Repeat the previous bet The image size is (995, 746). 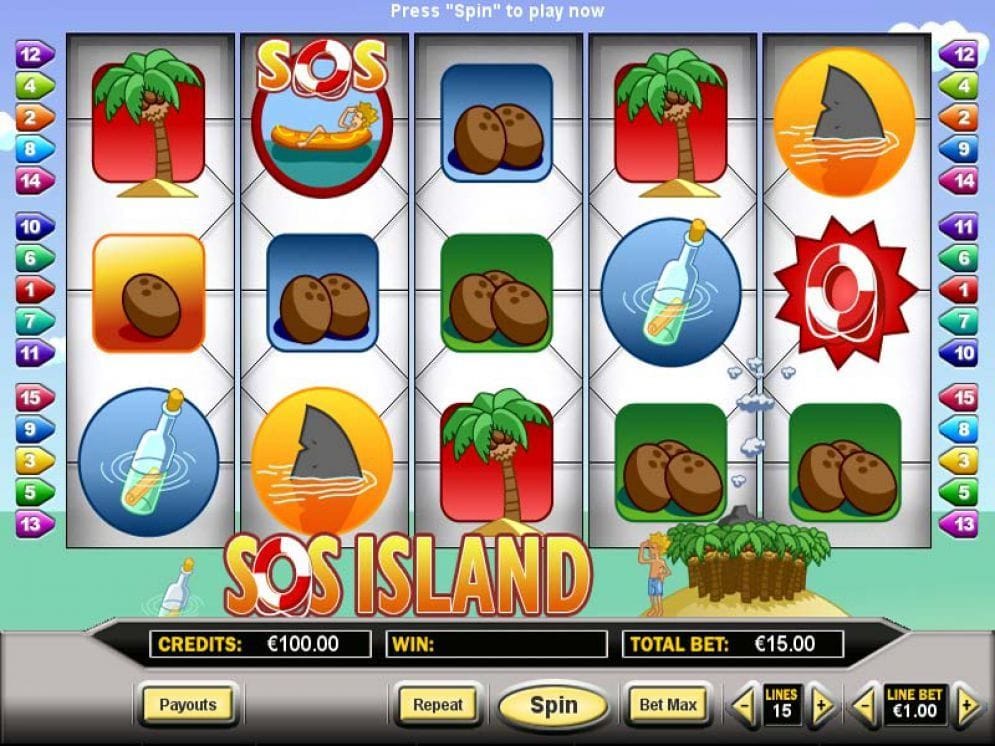[438, 705]
